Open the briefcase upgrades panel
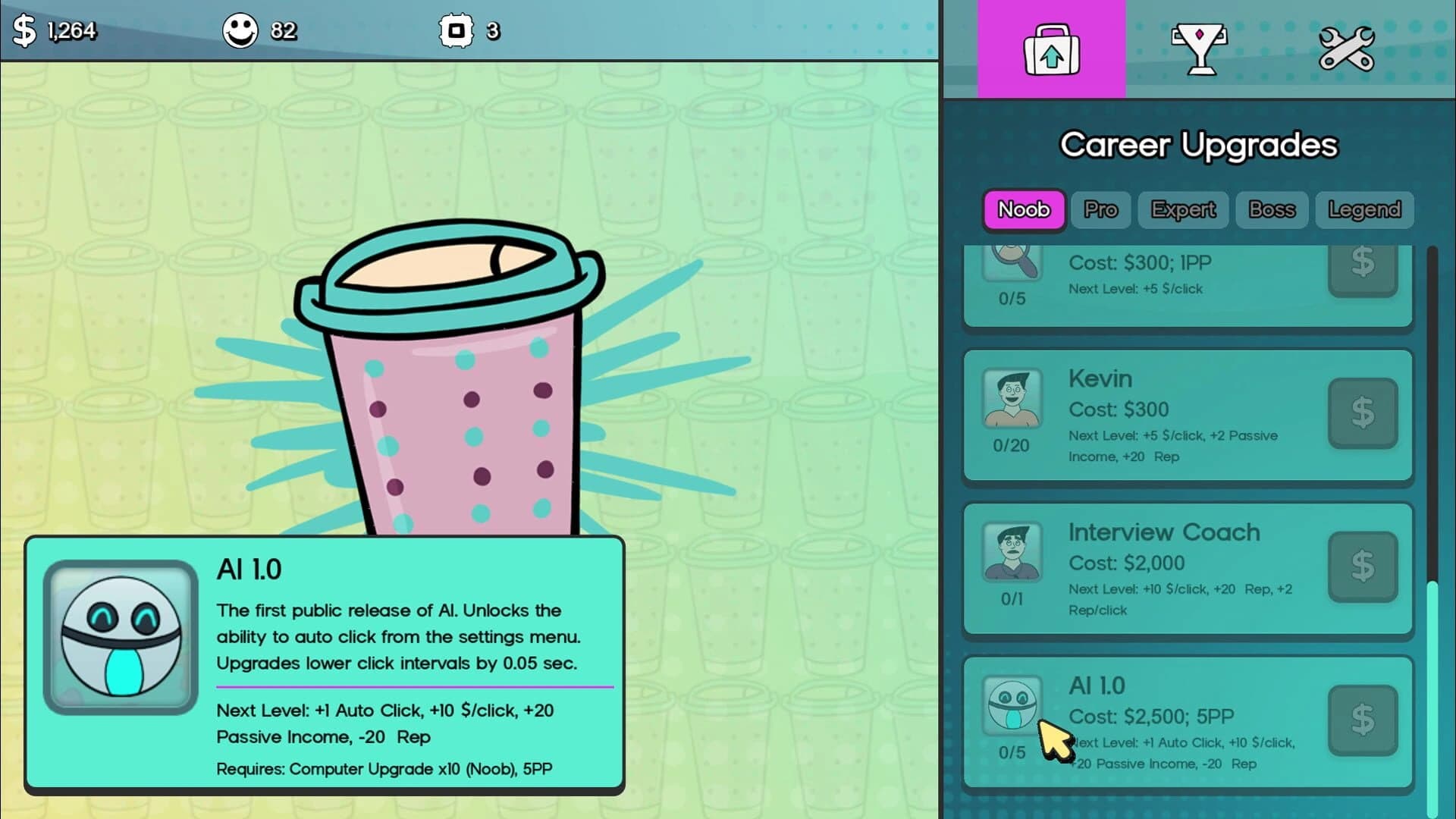 point(1052,49)
